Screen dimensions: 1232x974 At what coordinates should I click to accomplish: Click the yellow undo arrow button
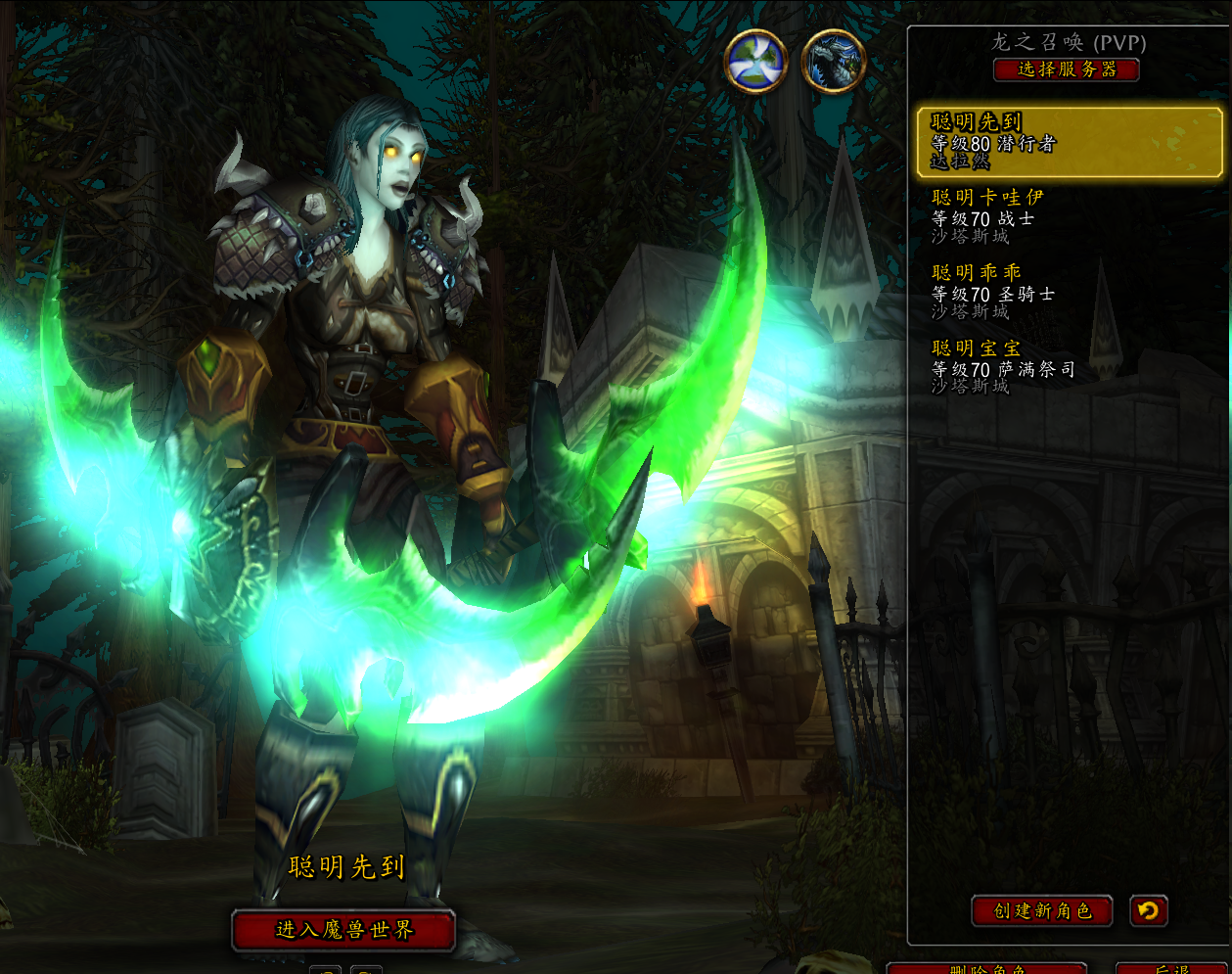click(x=1149, y=911)
